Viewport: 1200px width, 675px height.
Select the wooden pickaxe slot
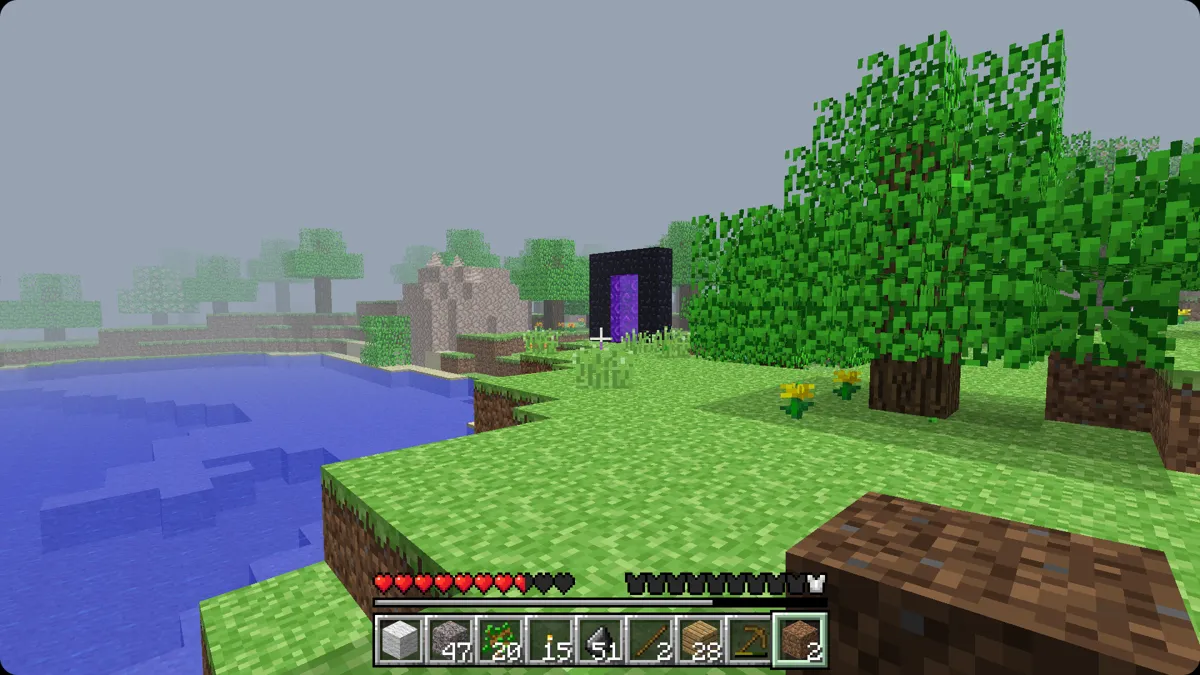pyautogui.click(x=749, y=640)
